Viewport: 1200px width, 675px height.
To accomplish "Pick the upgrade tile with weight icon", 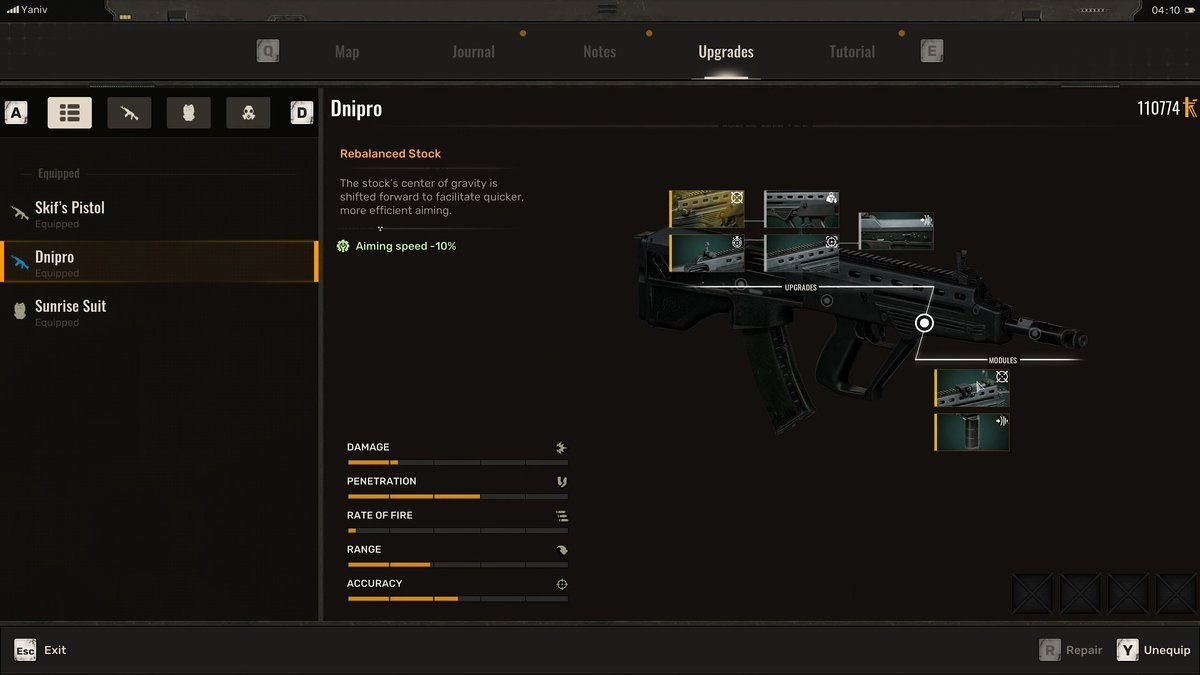I will point(802,209).
